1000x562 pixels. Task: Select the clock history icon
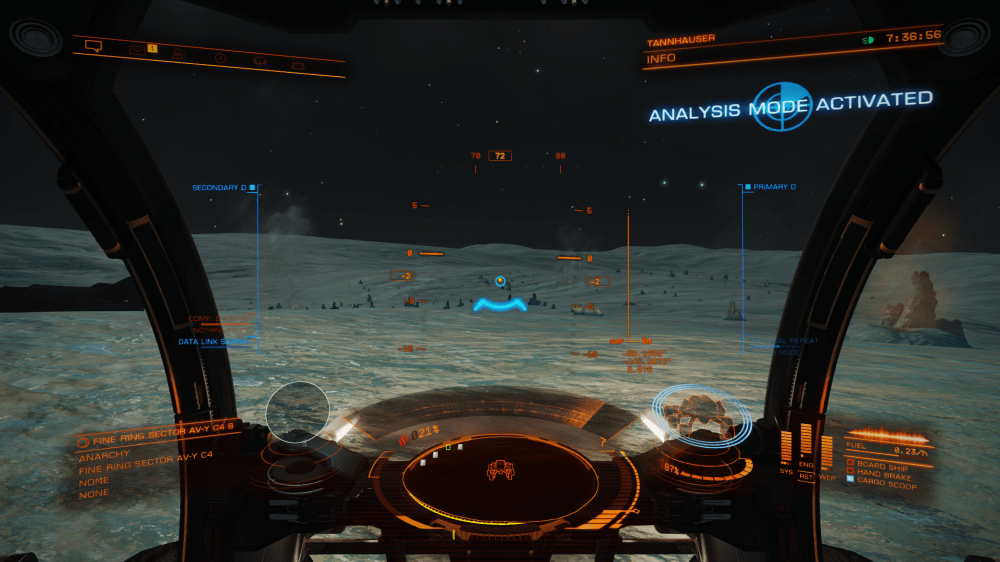click(220, 58)
